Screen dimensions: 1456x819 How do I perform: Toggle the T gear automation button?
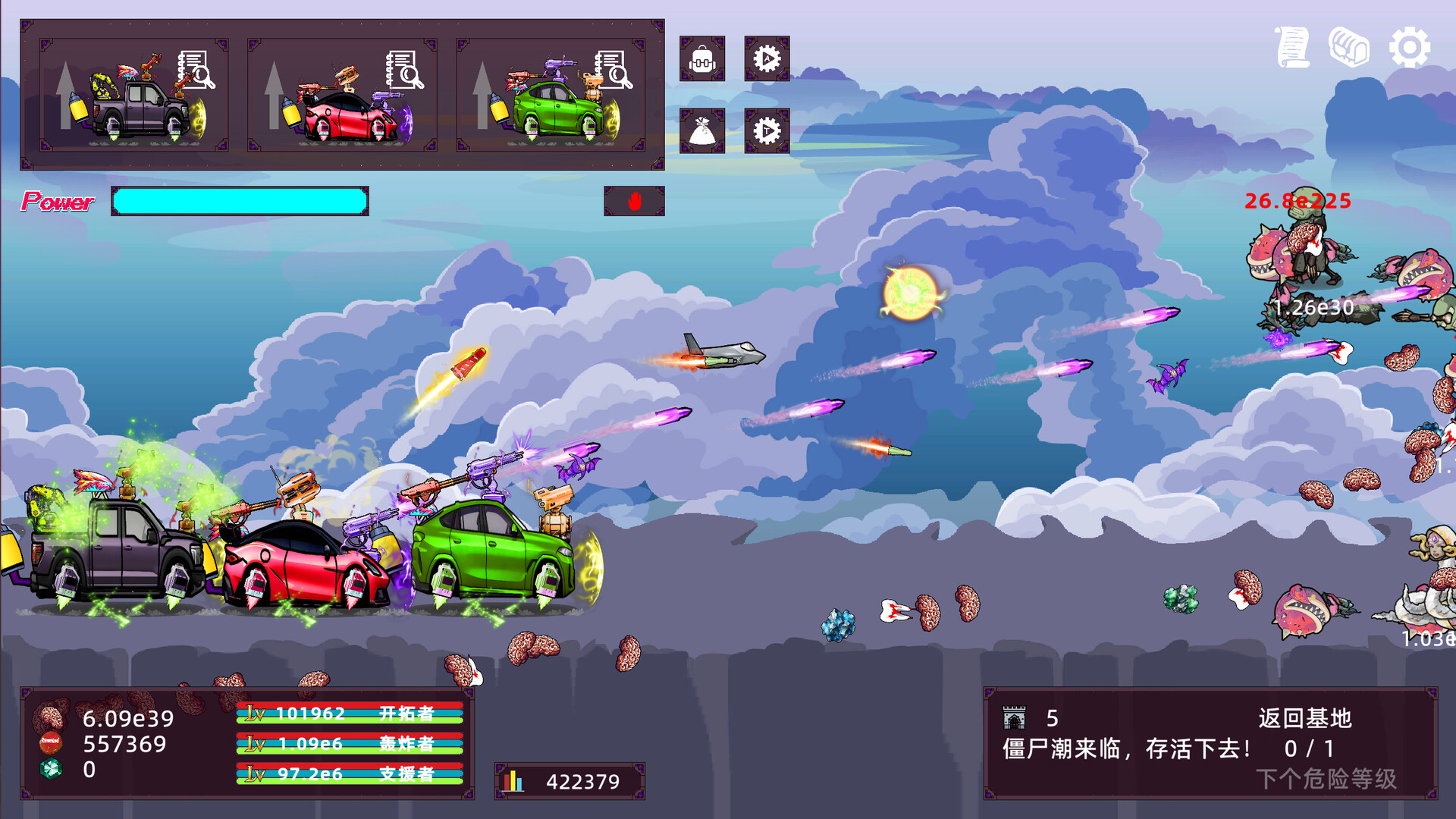tap(767, 130)
